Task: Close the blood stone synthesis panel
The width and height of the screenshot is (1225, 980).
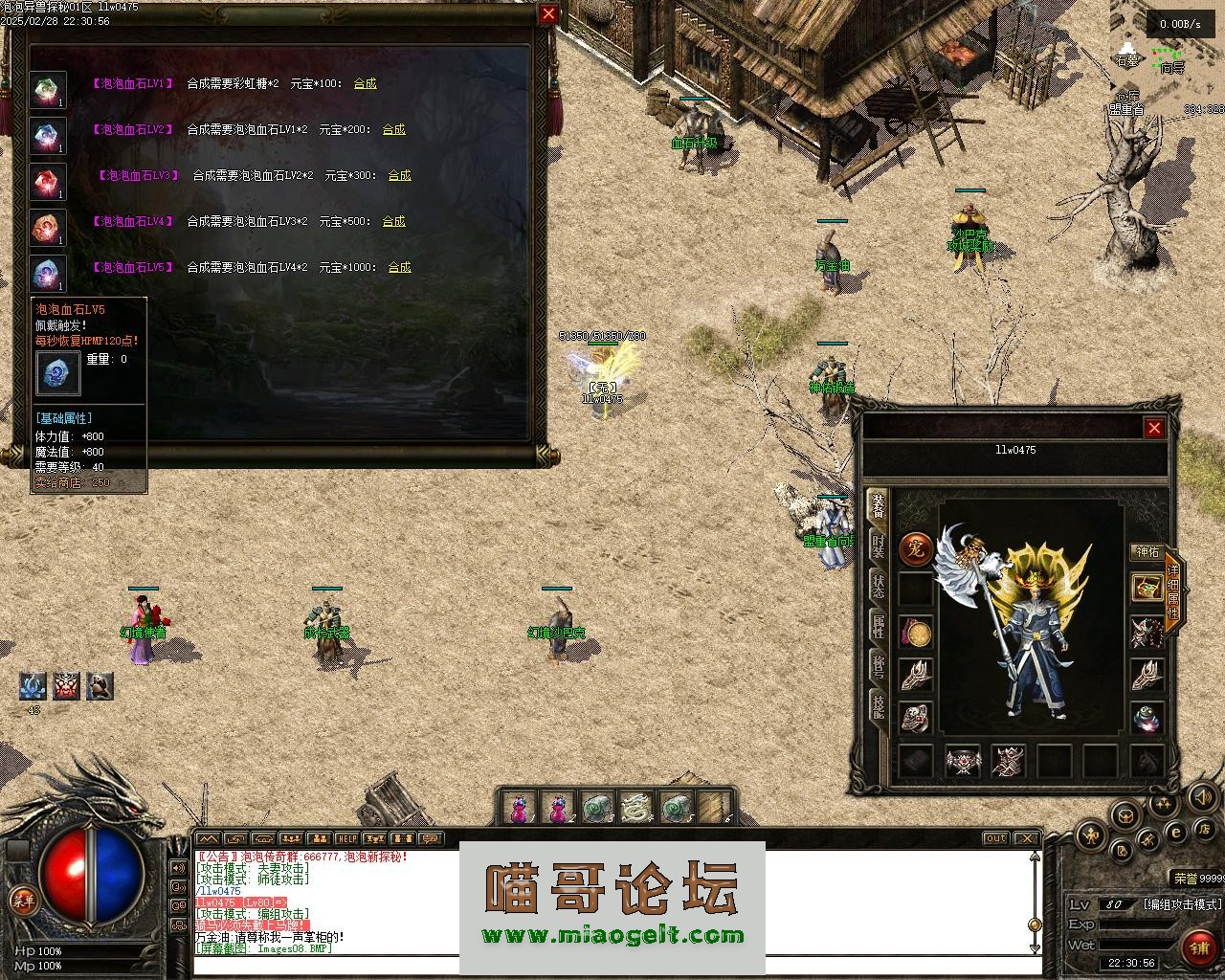Action: tap(548, 13)
